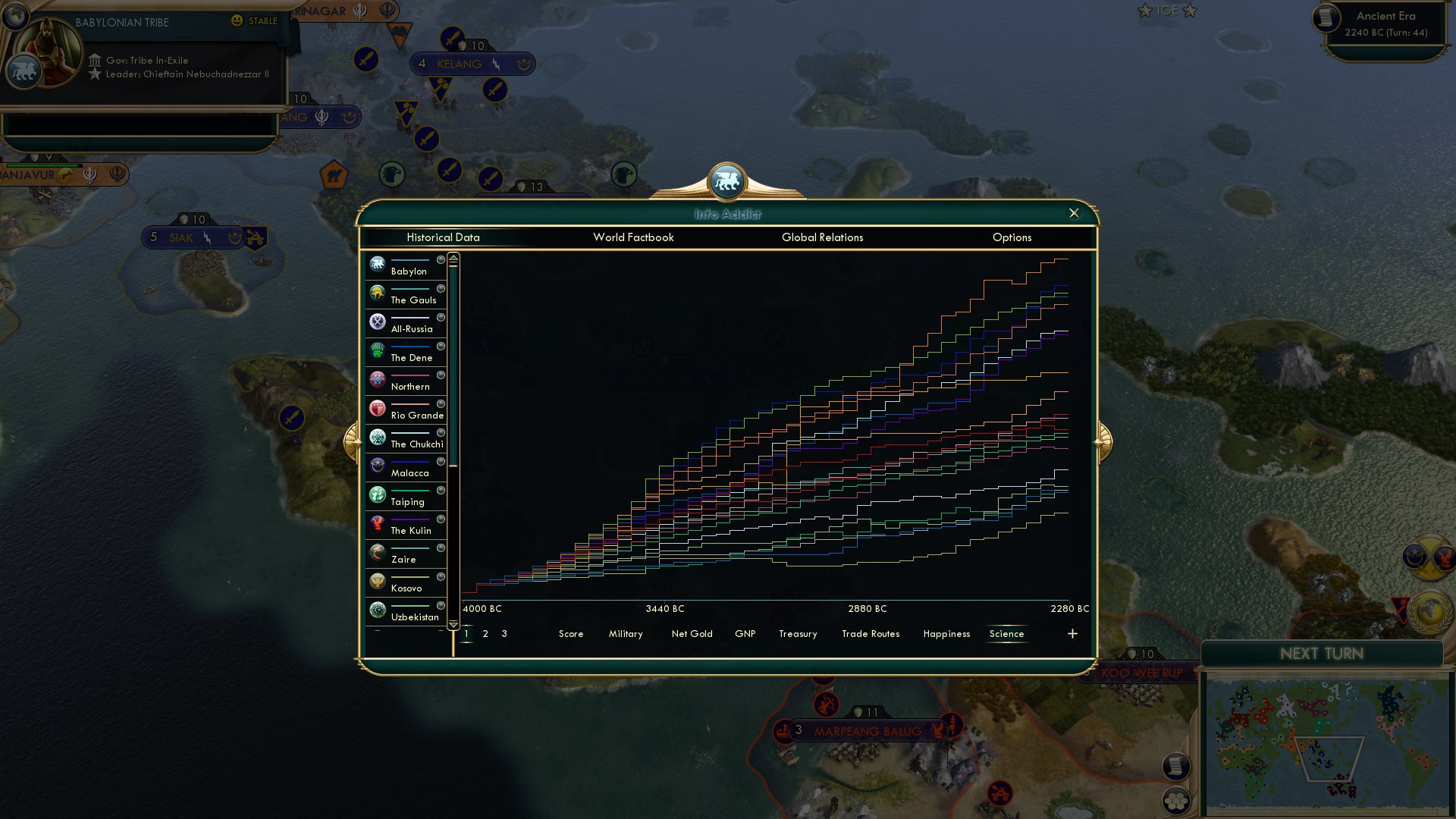This screenshot has width=1456, height=819.
Task: Select the Babylon civilization icon
Action: coord(377,264)
